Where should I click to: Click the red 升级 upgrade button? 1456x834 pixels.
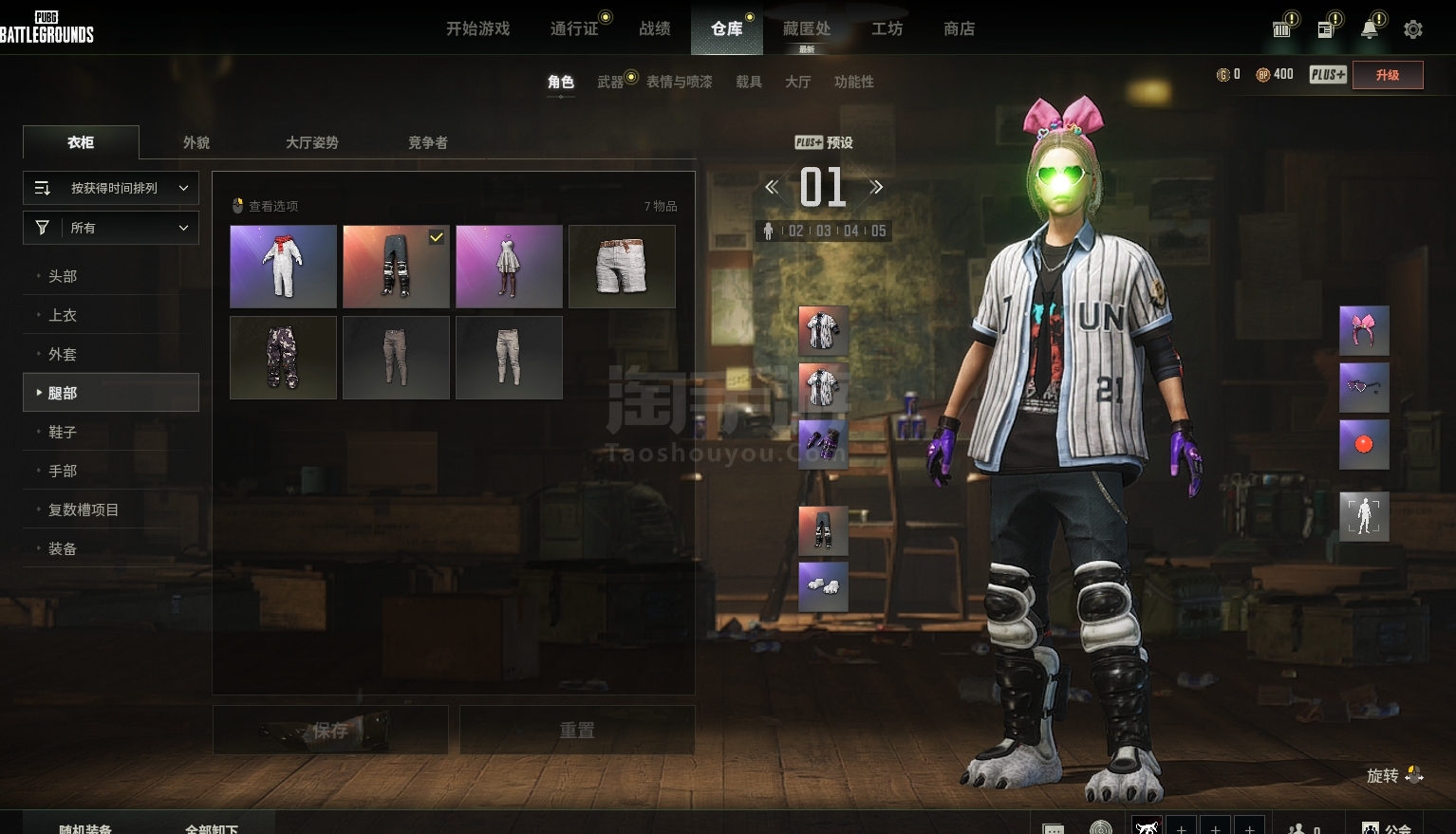click(x=1387, y=75)
